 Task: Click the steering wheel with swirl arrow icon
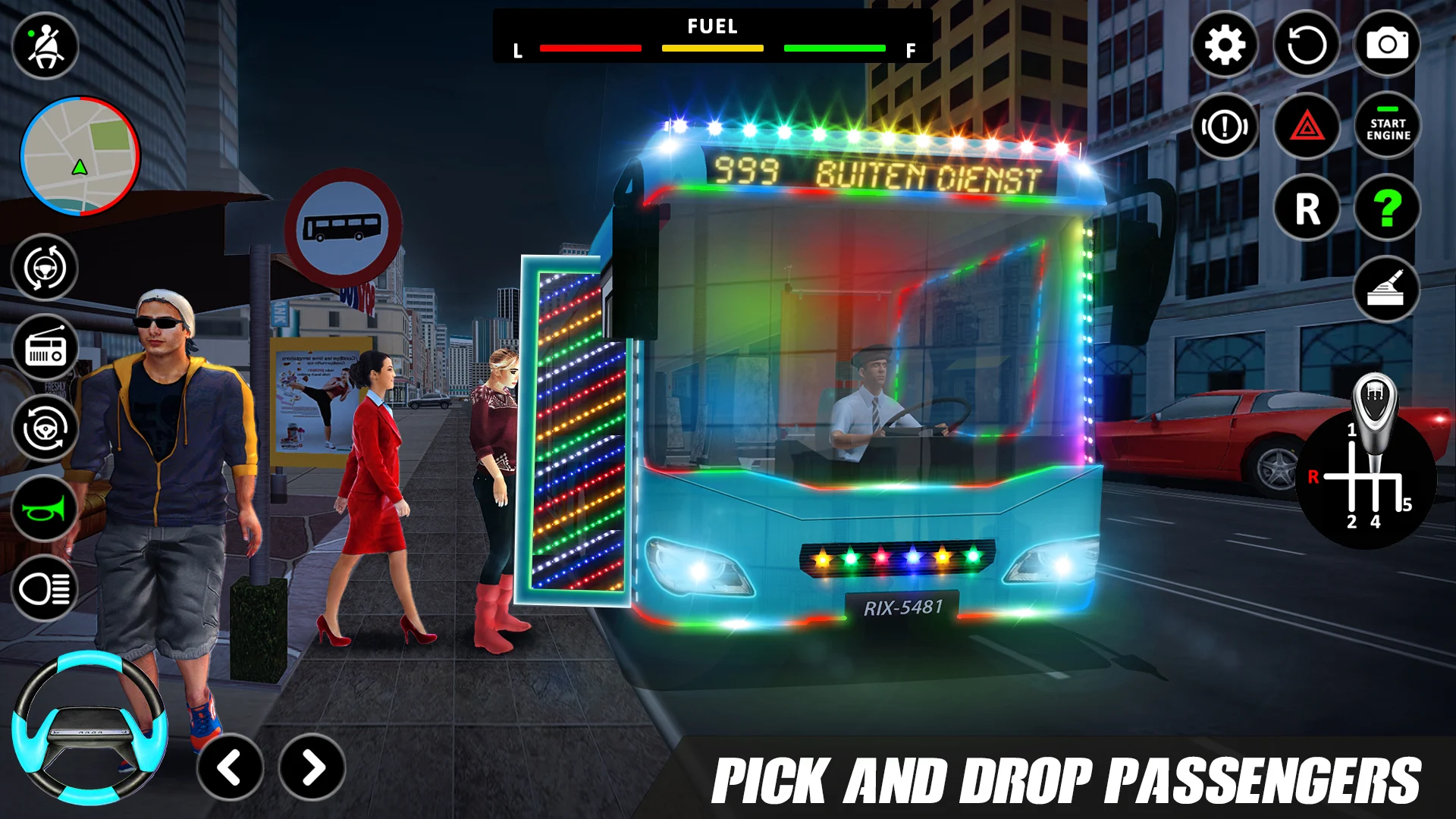click(x=45, y=429)
